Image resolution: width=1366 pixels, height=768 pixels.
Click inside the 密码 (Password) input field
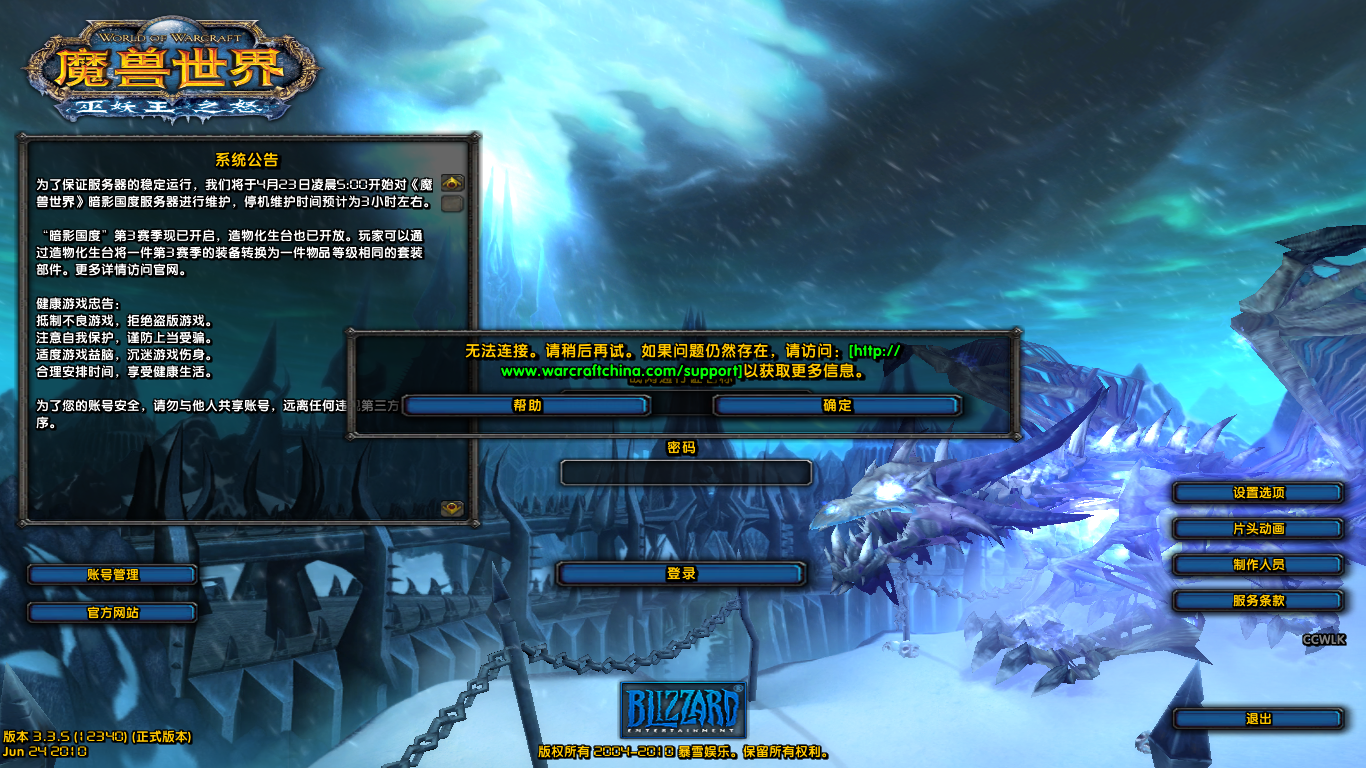[x=685, y=470]
